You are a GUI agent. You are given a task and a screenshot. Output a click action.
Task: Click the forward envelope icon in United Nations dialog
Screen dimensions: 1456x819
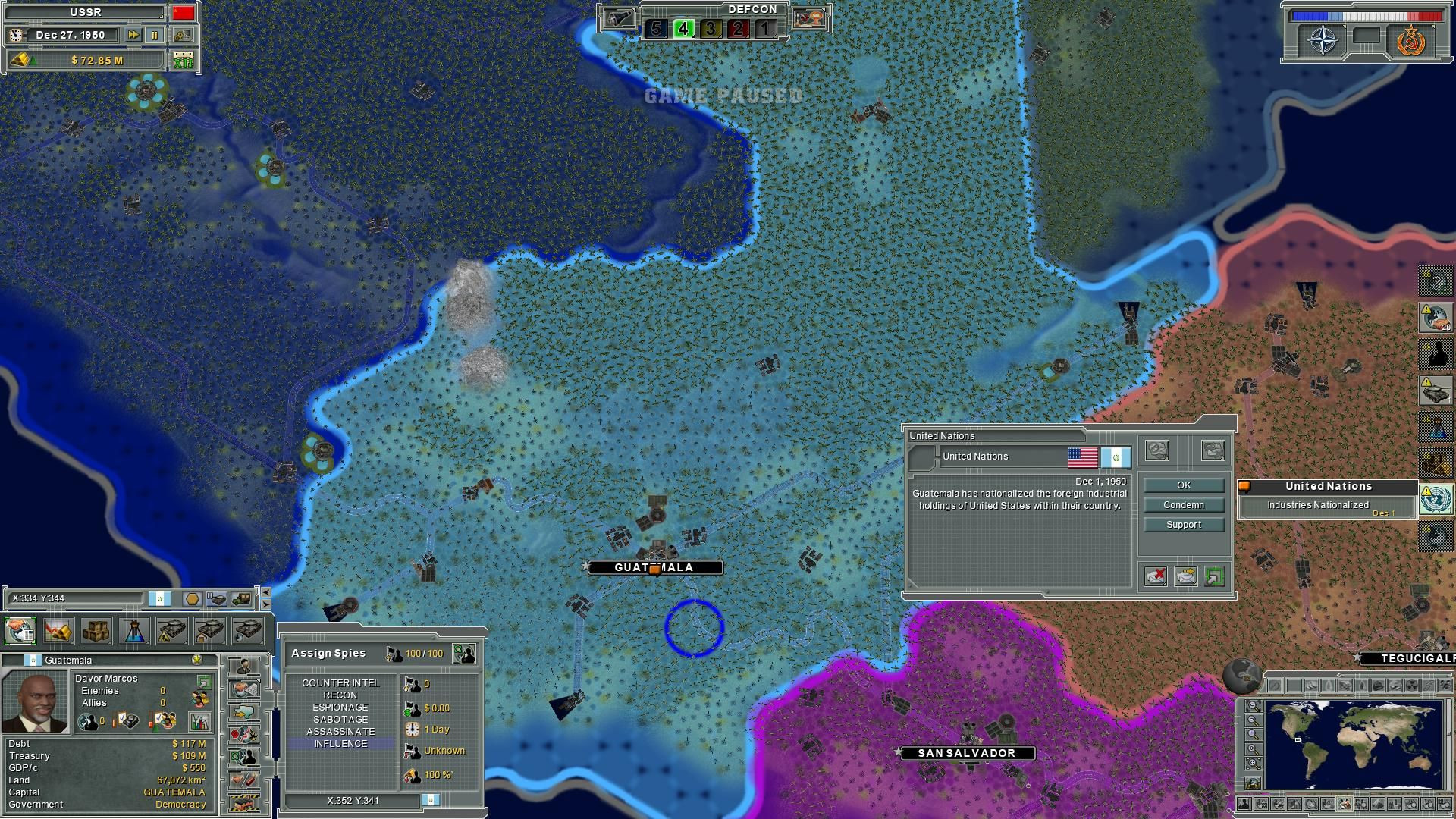[x=1185, y=576]
